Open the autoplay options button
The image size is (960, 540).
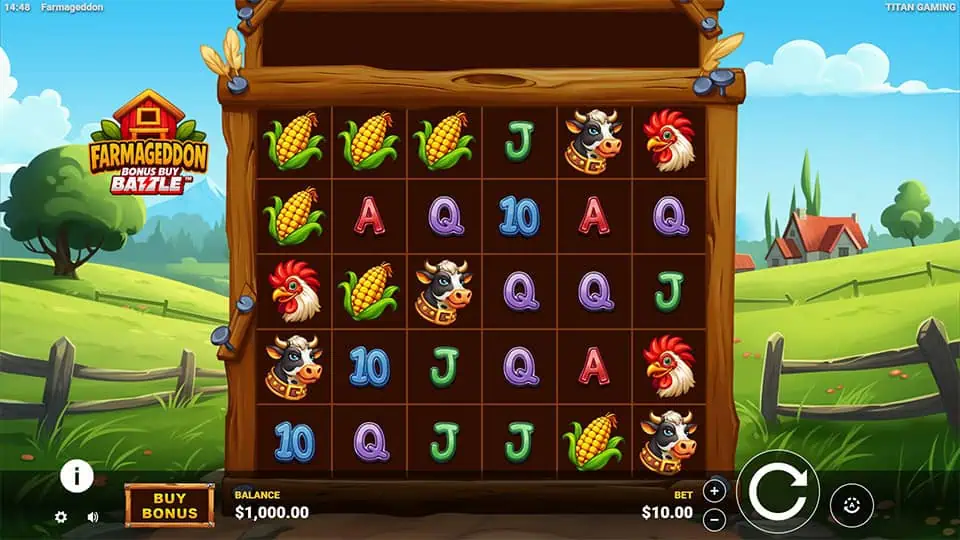pos(851,505)
